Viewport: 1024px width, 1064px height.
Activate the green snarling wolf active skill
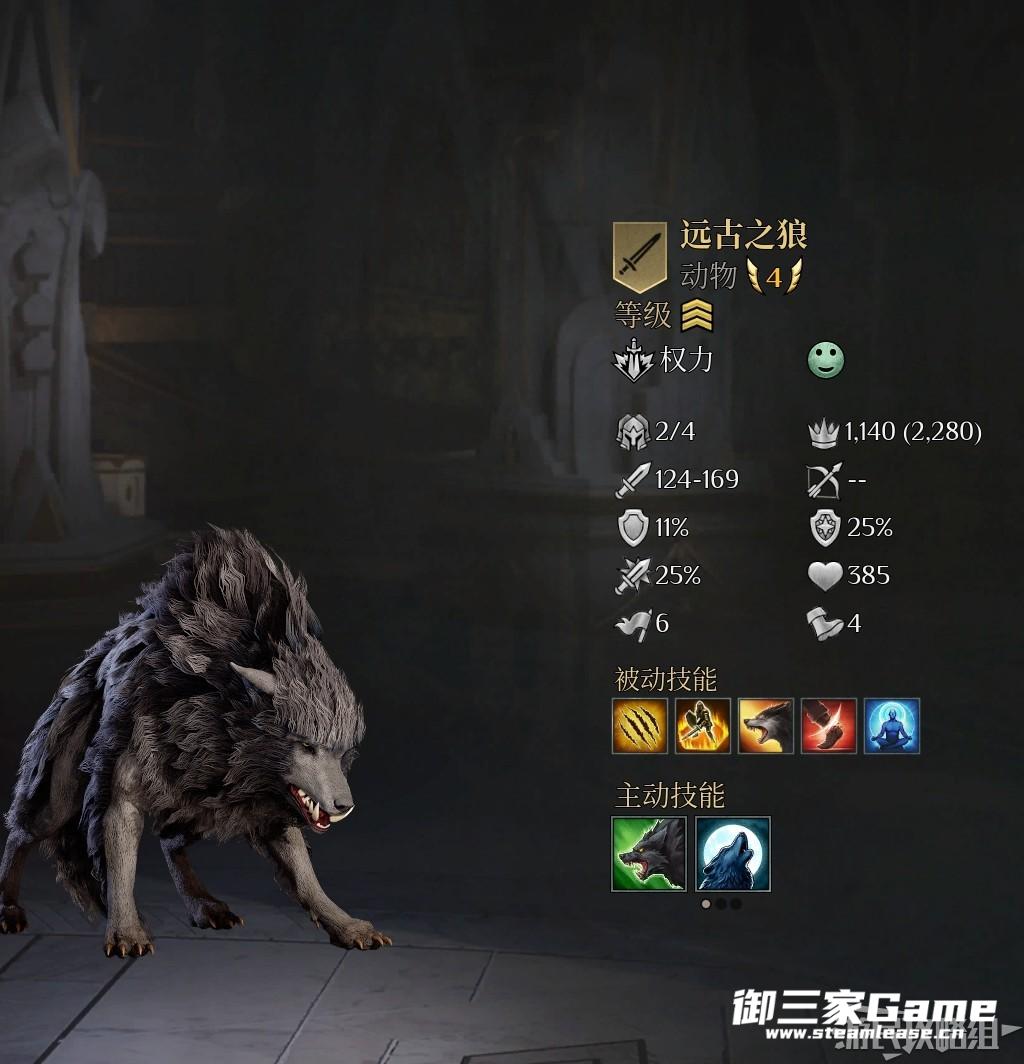[x=649, y=853]
